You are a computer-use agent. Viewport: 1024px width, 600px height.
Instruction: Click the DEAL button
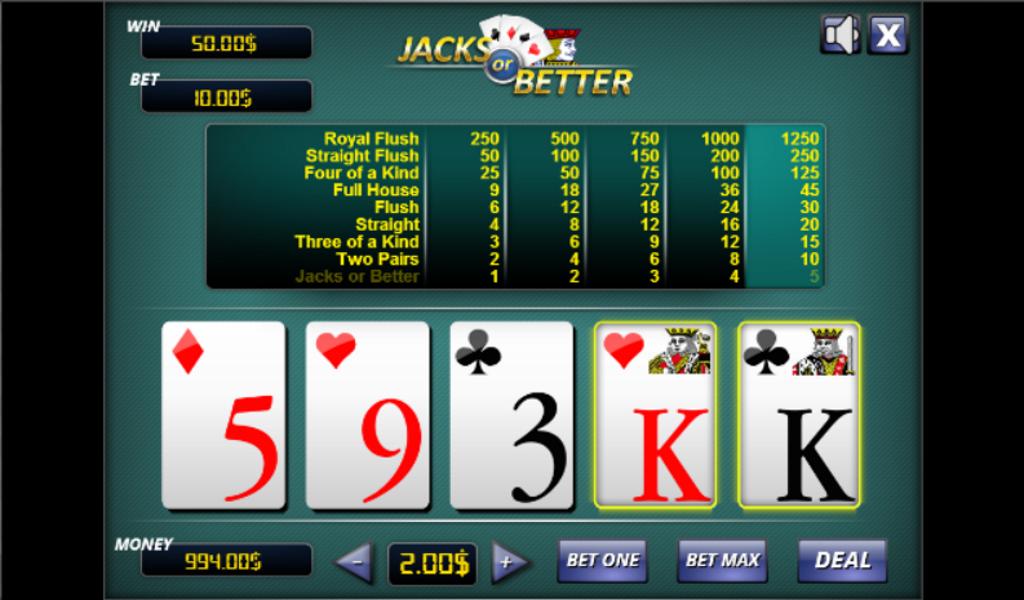point(842,561)
